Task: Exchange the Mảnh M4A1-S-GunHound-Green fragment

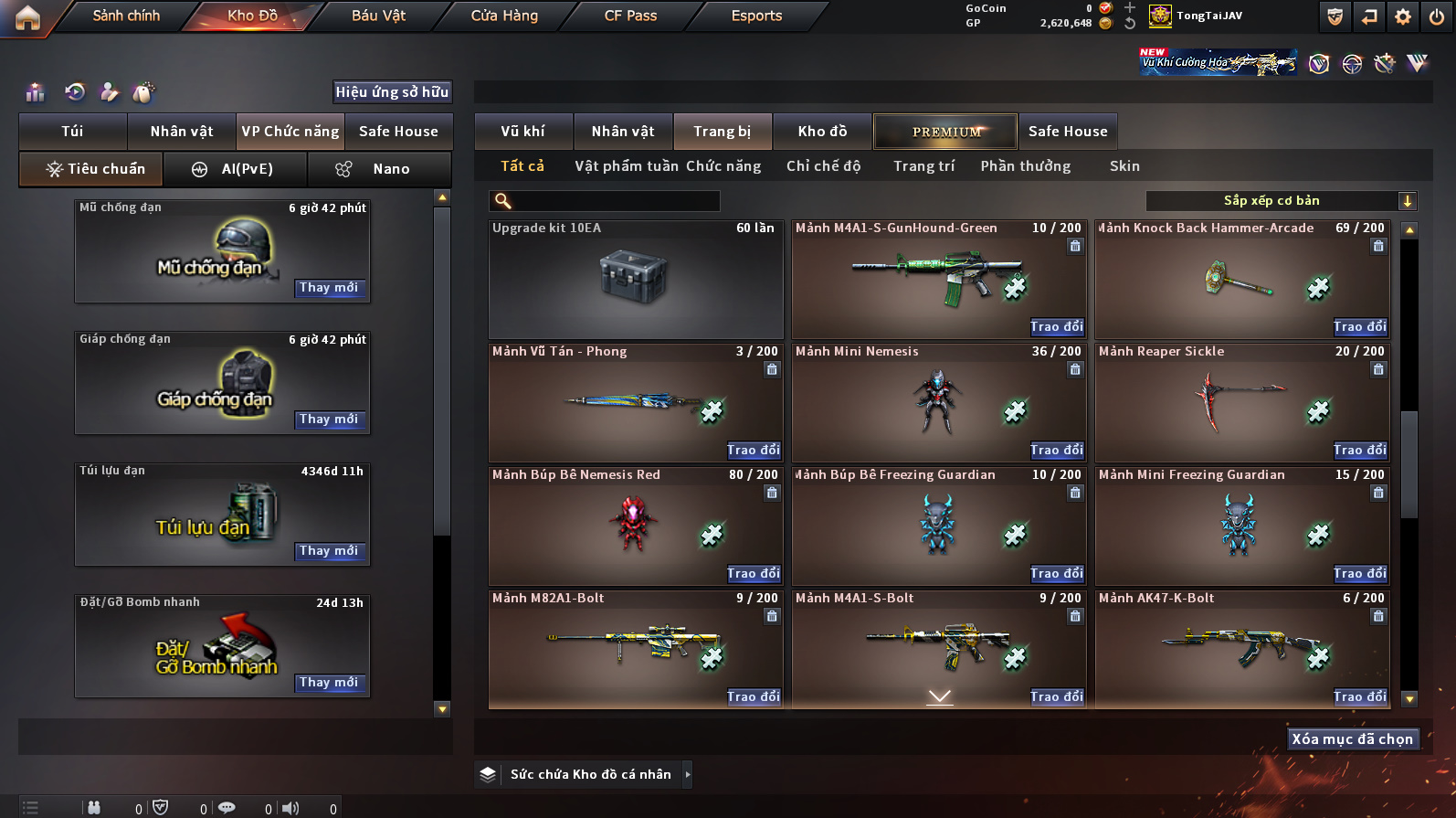Action: (x=1056, y=327)
